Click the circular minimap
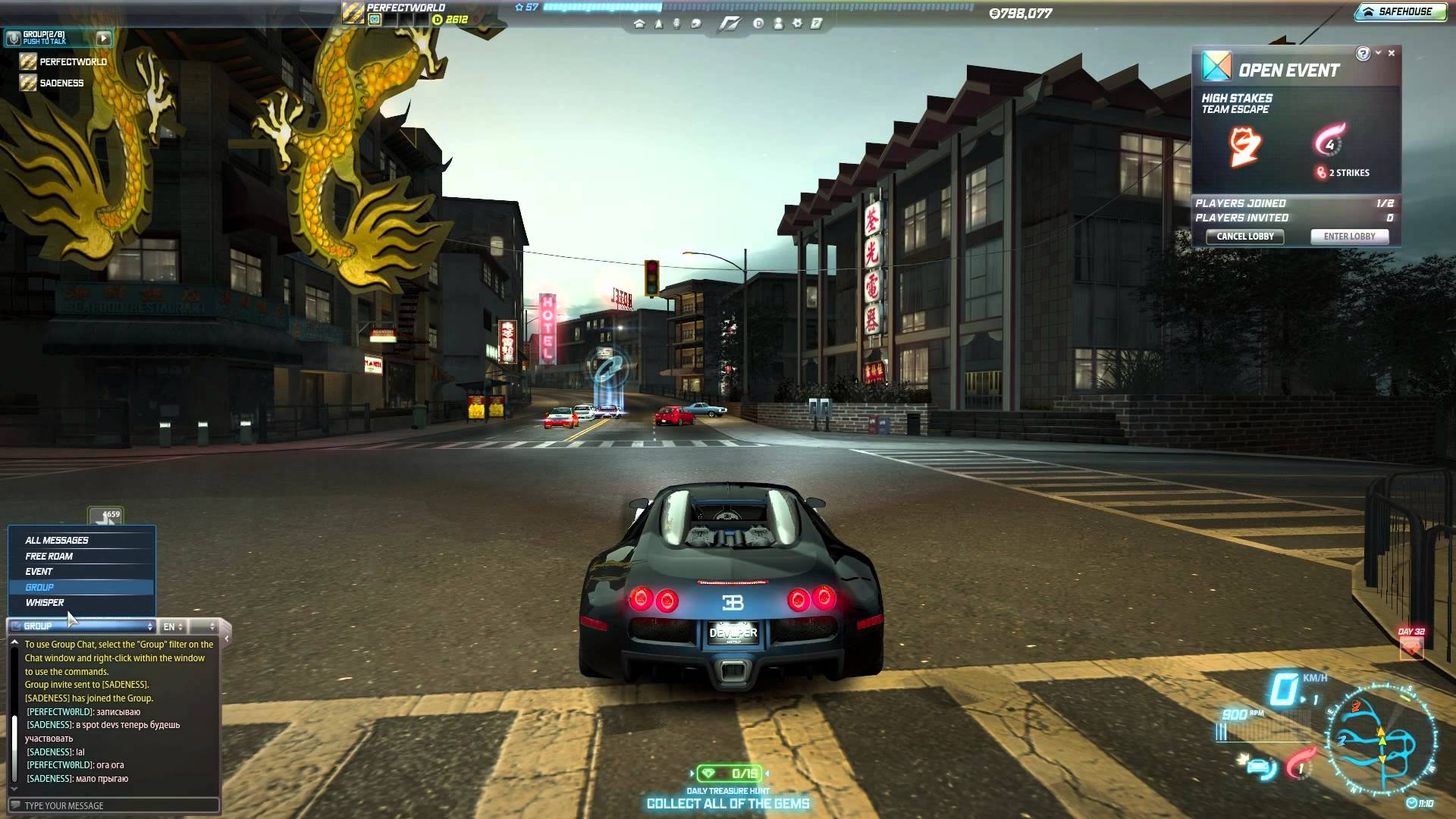Image resolution: width=1456 pixels, height=819 pixels. point(1381,739)
